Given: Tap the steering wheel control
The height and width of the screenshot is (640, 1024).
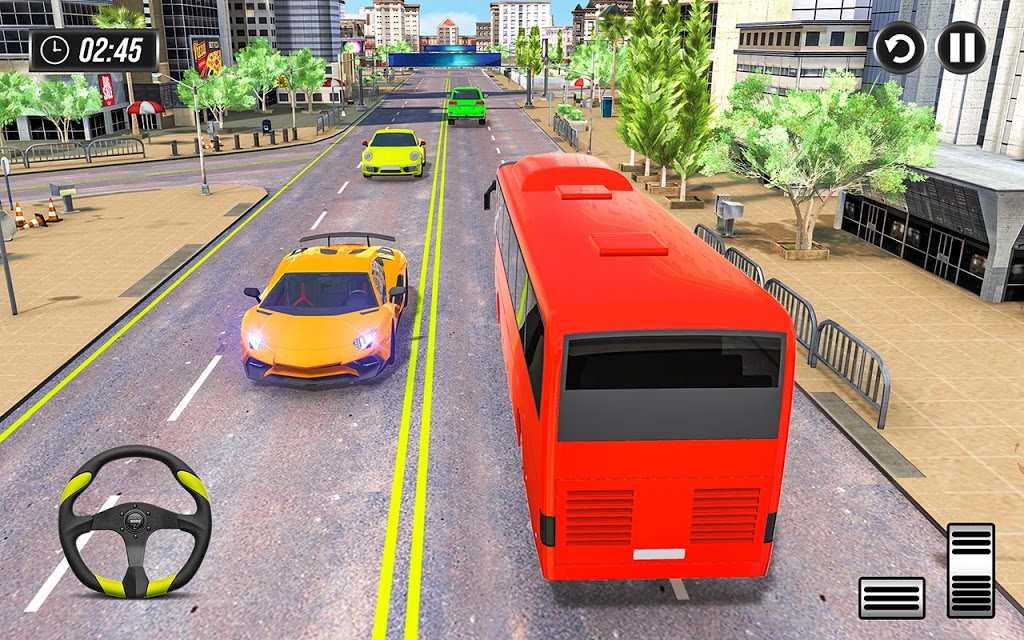Looking at the screenshot, I should [x=134, y=522].
